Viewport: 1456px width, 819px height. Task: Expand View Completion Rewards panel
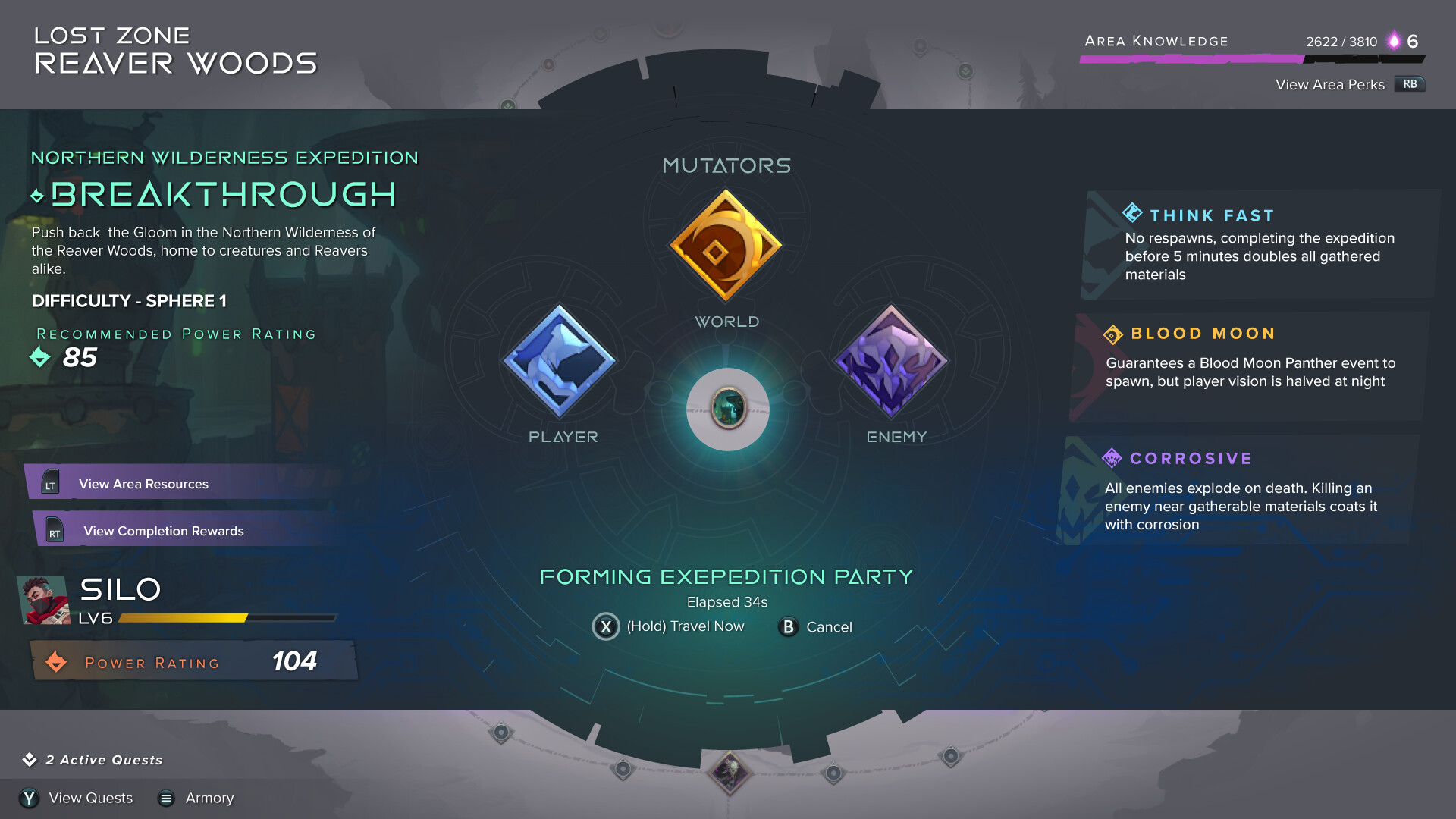tap(163, 530)
